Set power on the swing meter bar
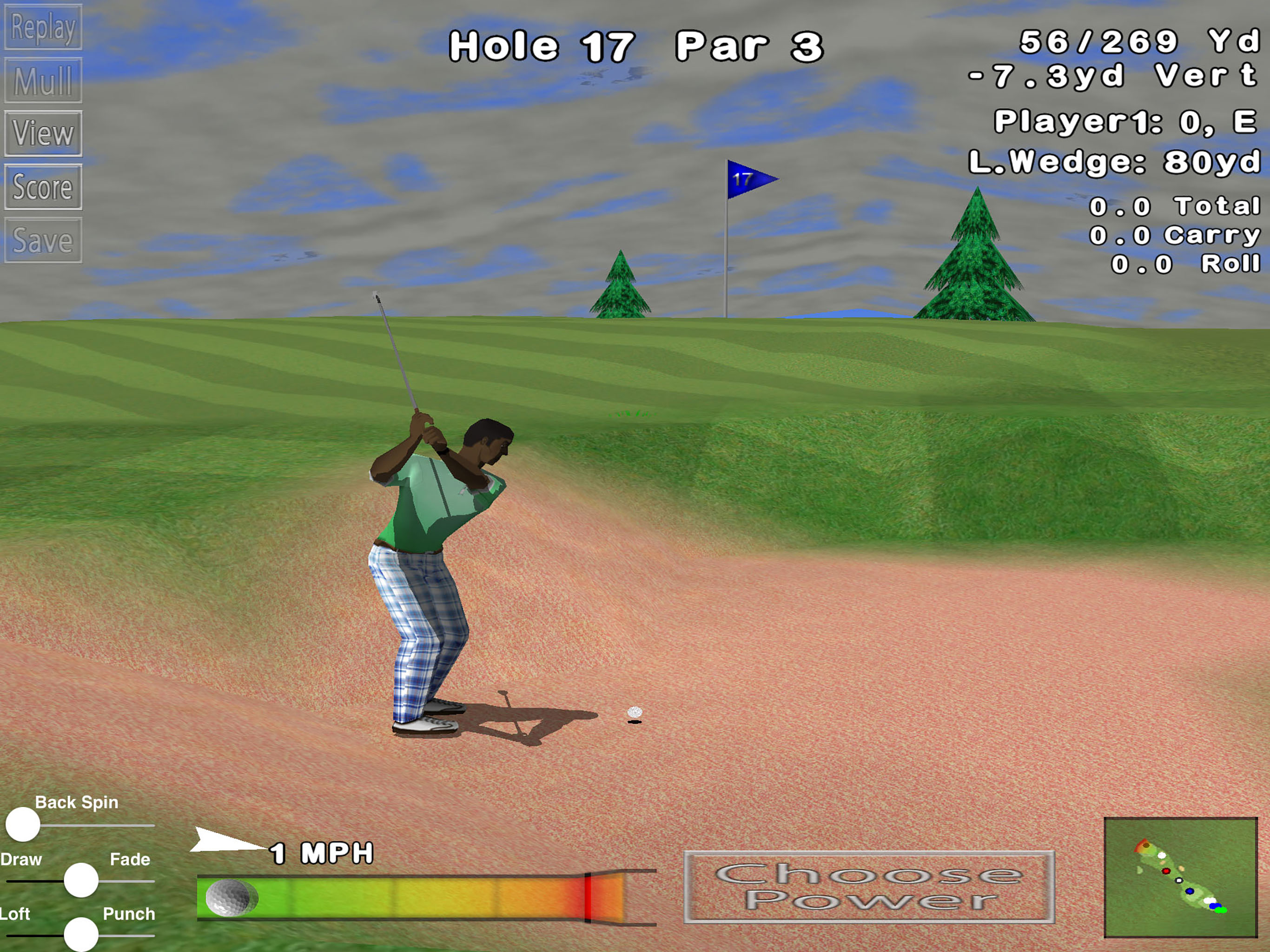Image resolution: width=1270 pixels, height=952 pixels. (410, 898)
